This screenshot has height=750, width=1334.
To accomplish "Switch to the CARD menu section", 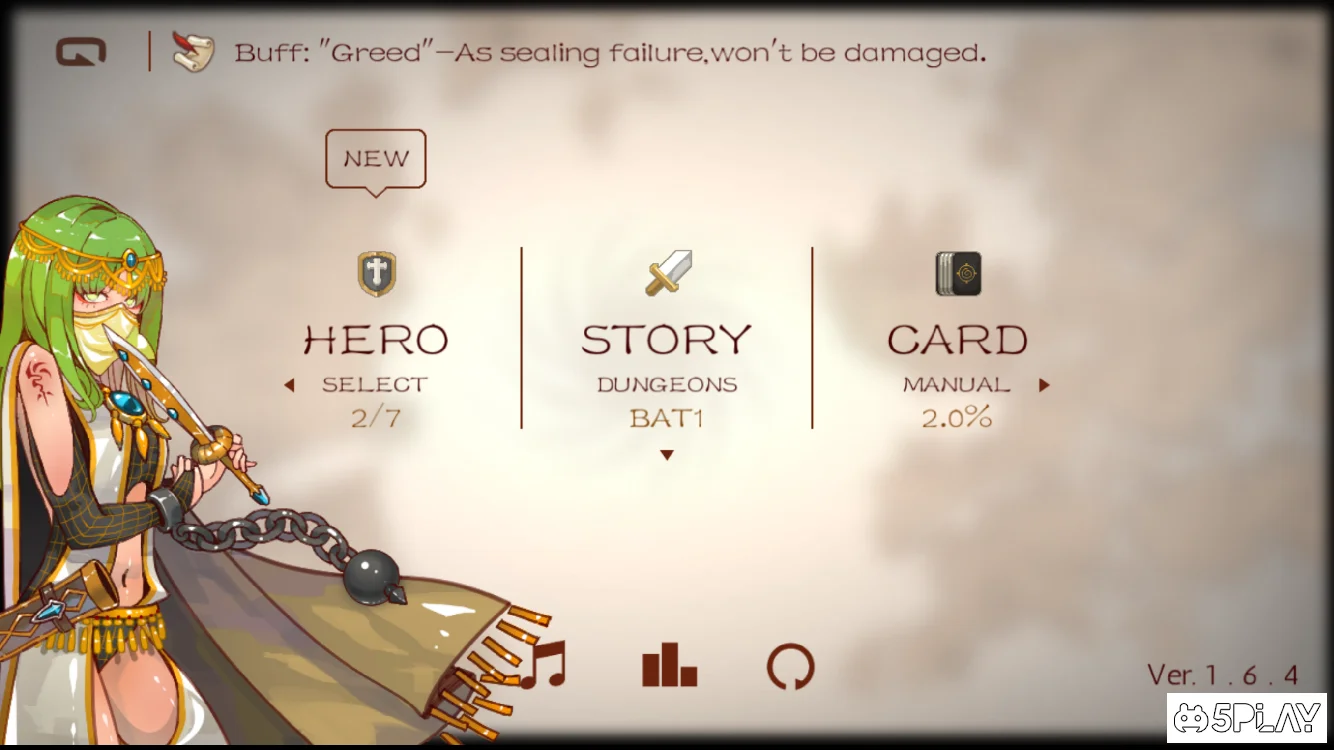I will 956,338.
